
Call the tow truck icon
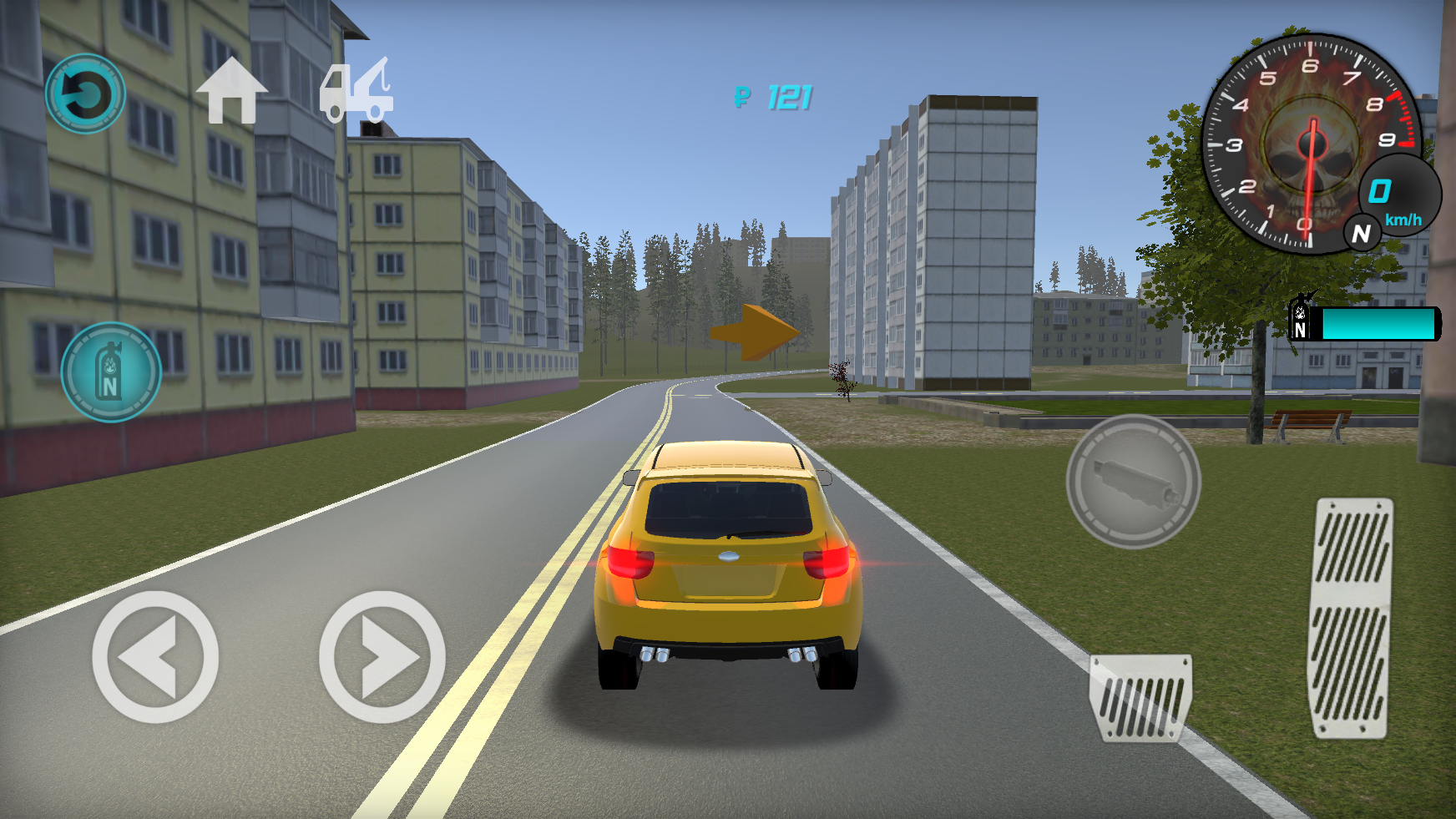tap(357, 92)
